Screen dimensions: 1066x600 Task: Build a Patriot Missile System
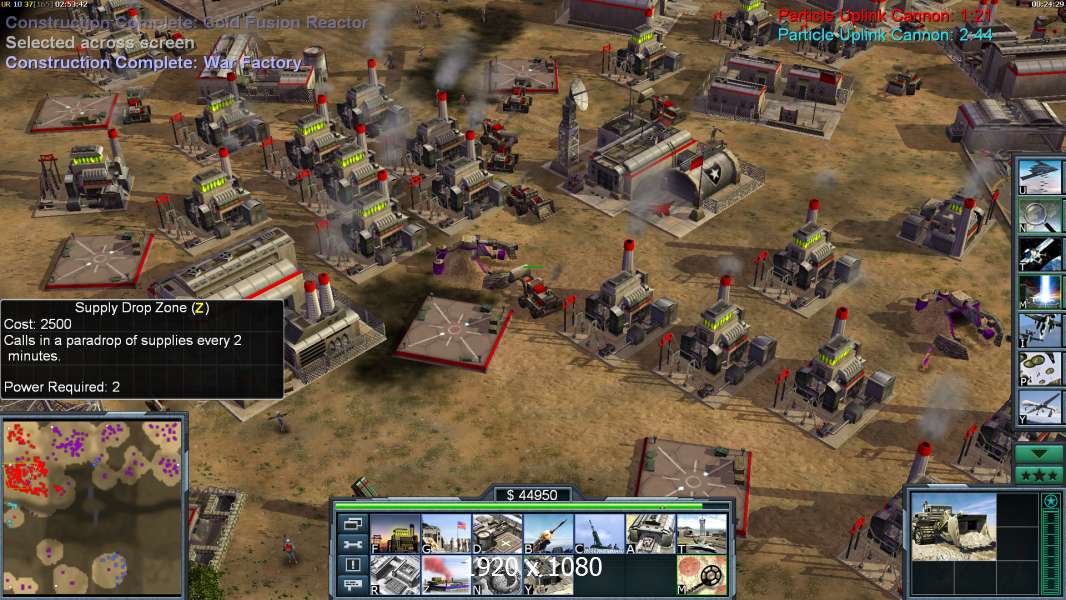[548, 534]
